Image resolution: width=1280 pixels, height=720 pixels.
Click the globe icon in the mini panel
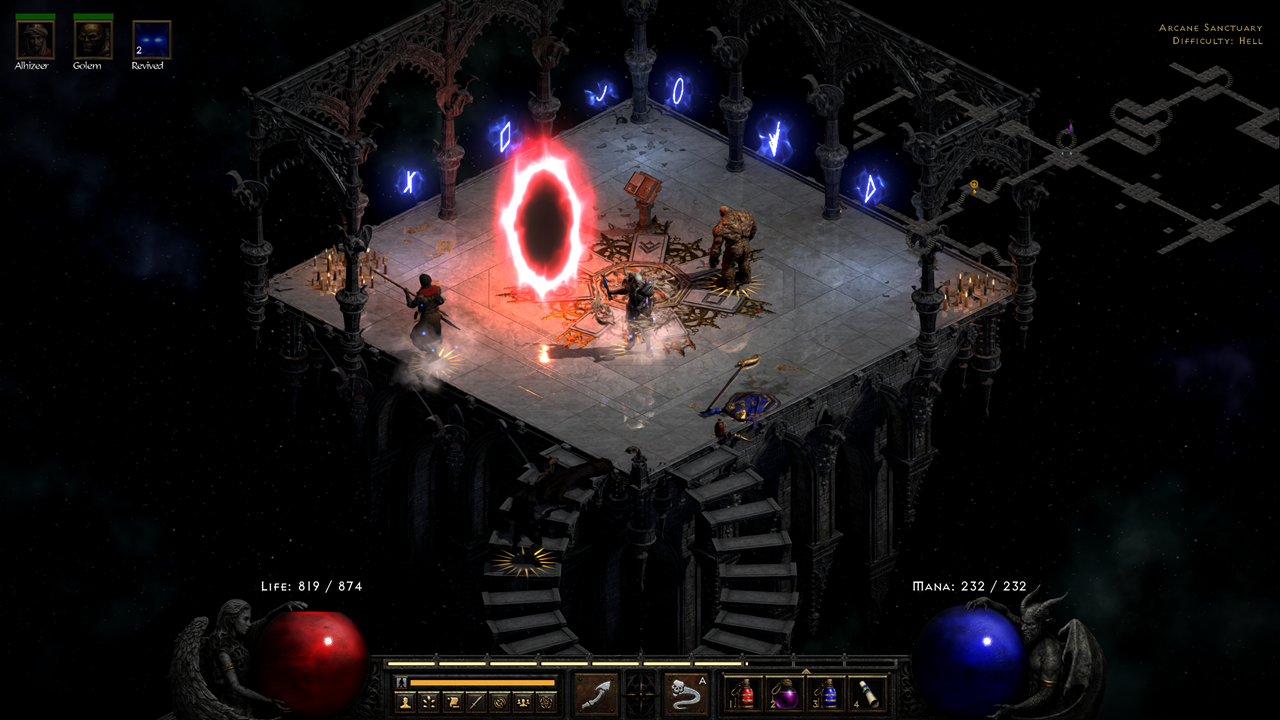499,702
